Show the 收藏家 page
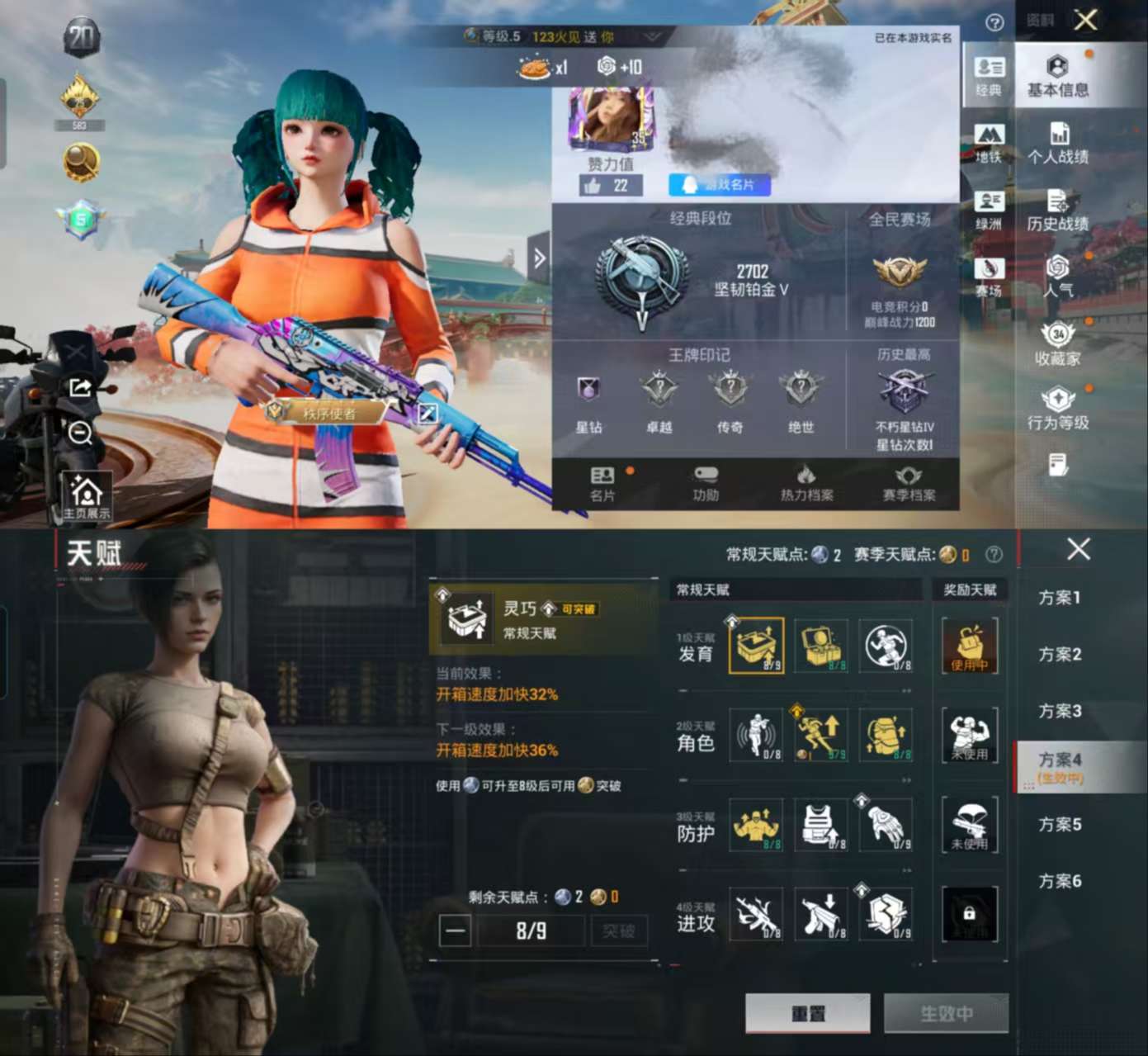Image resolution: width=1148 pixels, height=1056 pixels. [x=1057, y=345]
